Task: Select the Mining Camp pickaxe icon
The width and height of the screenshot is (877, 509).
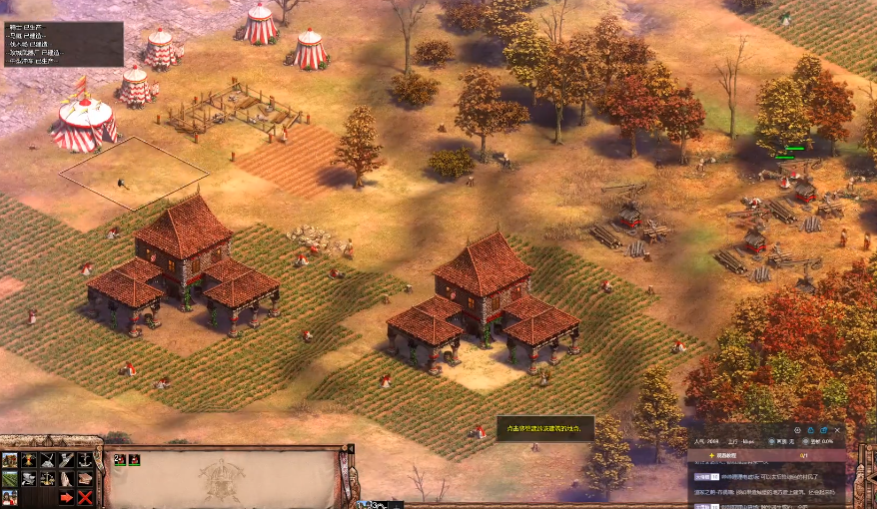Action: click(48, 460)
